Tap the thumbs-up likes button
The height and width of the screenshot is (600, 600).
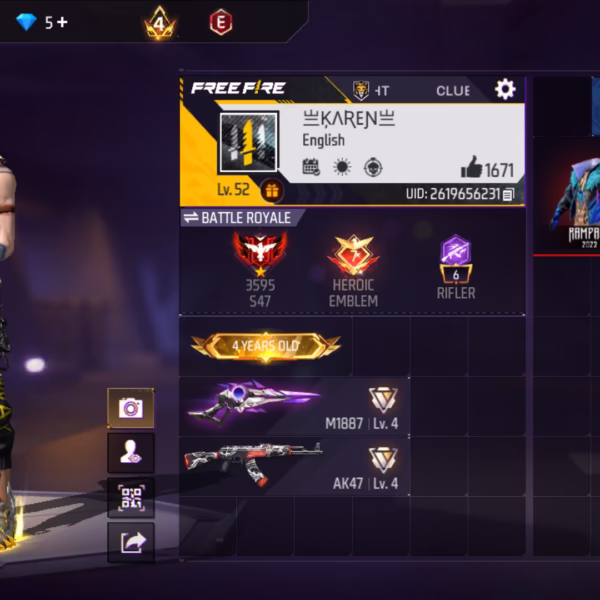coord(472,167)
